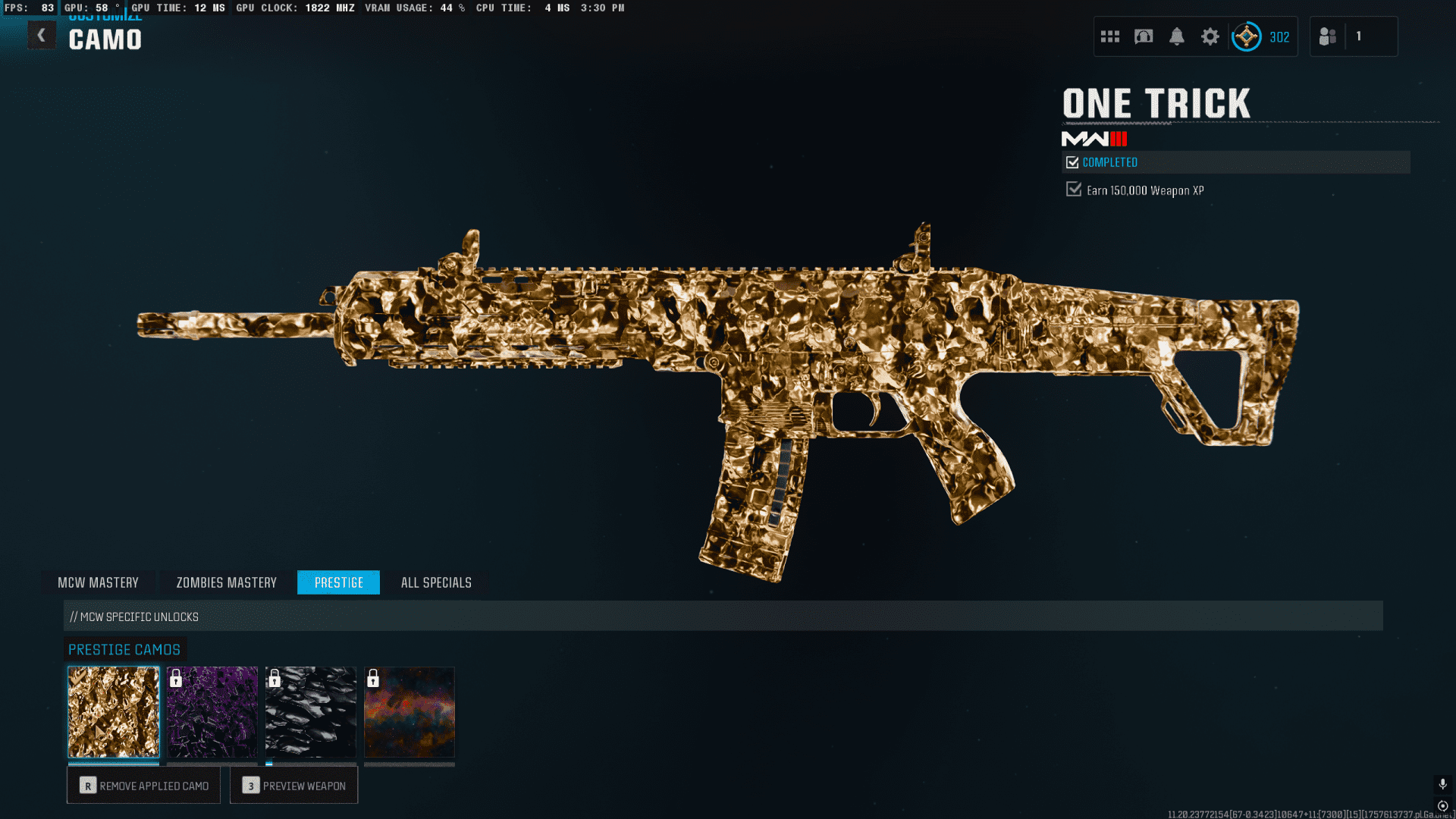1456x819 pixels.
Task: Open notifications via the bell icon
Action: pyautogui.click(x=1177, y=36)
